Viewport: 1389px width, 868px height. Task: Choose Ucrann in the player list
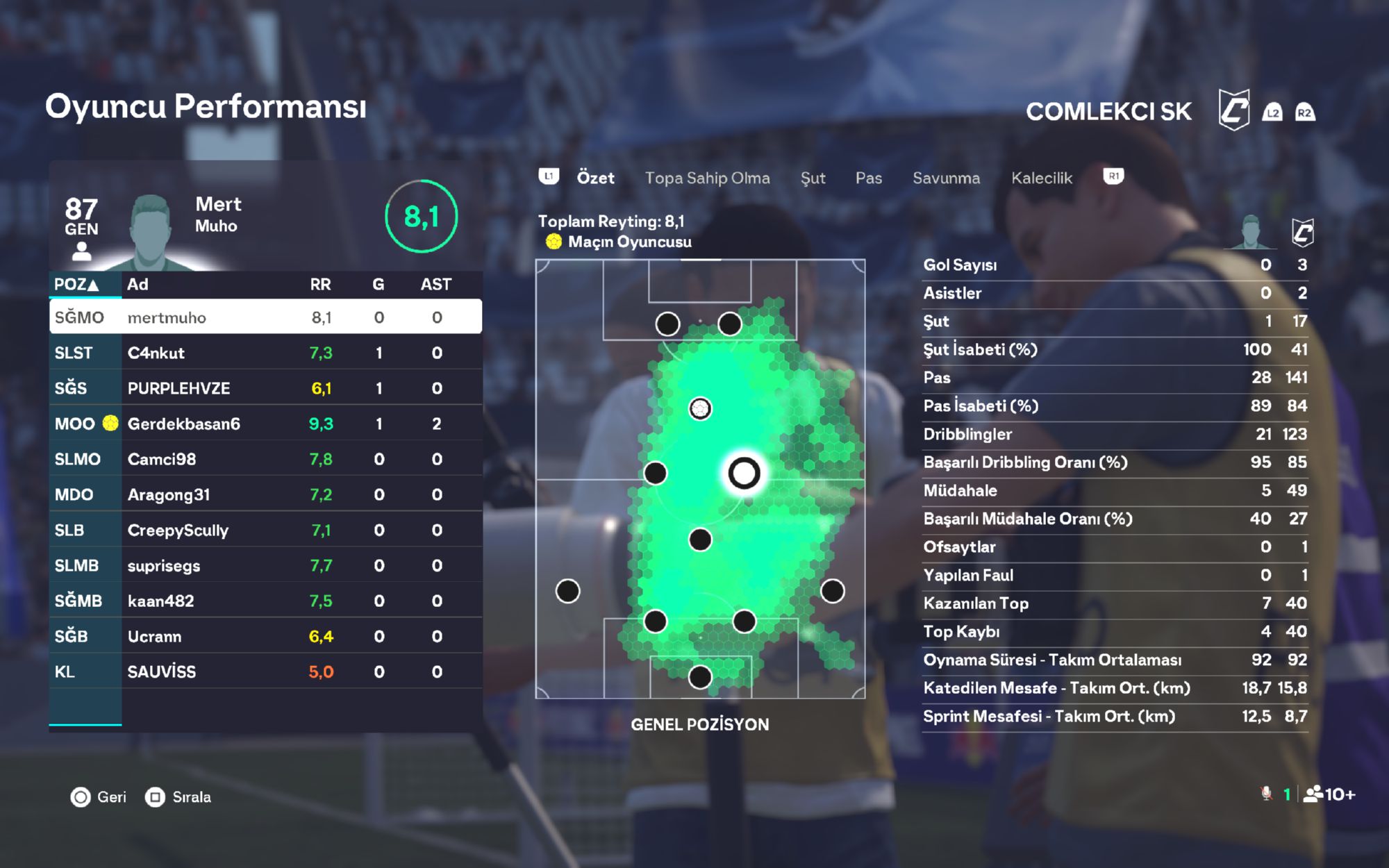point(265,636)
